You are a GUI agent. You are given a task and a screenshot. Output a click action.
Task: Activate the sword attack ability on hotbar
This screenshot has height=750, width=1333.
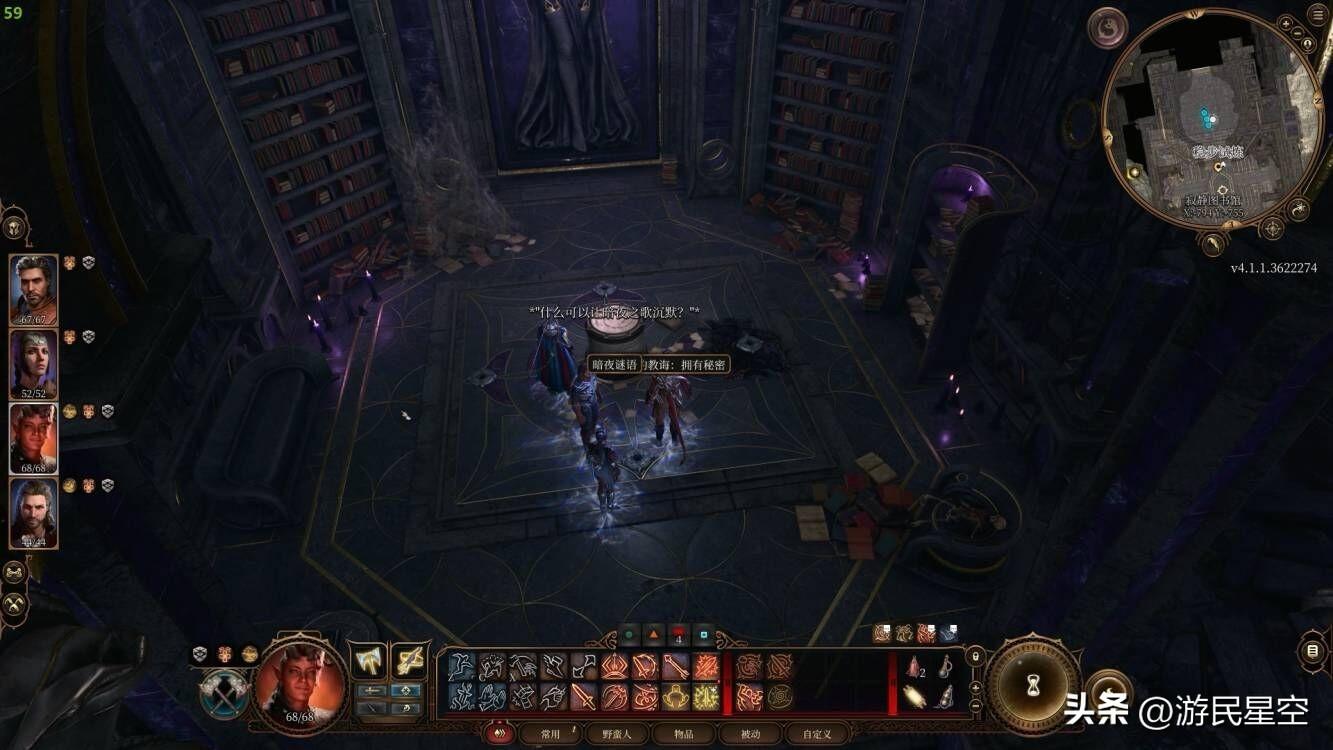(584, 696)
